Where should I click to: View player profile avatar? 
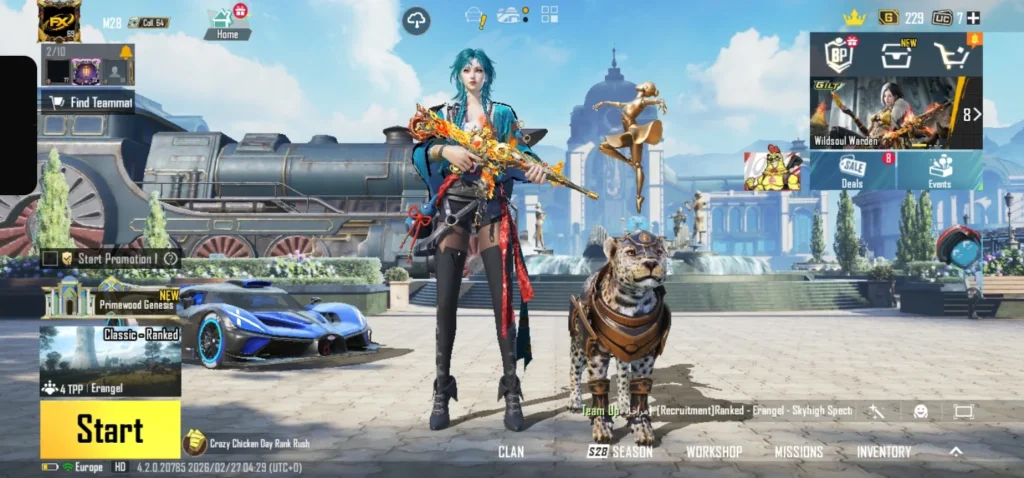(x=59, y=20)
